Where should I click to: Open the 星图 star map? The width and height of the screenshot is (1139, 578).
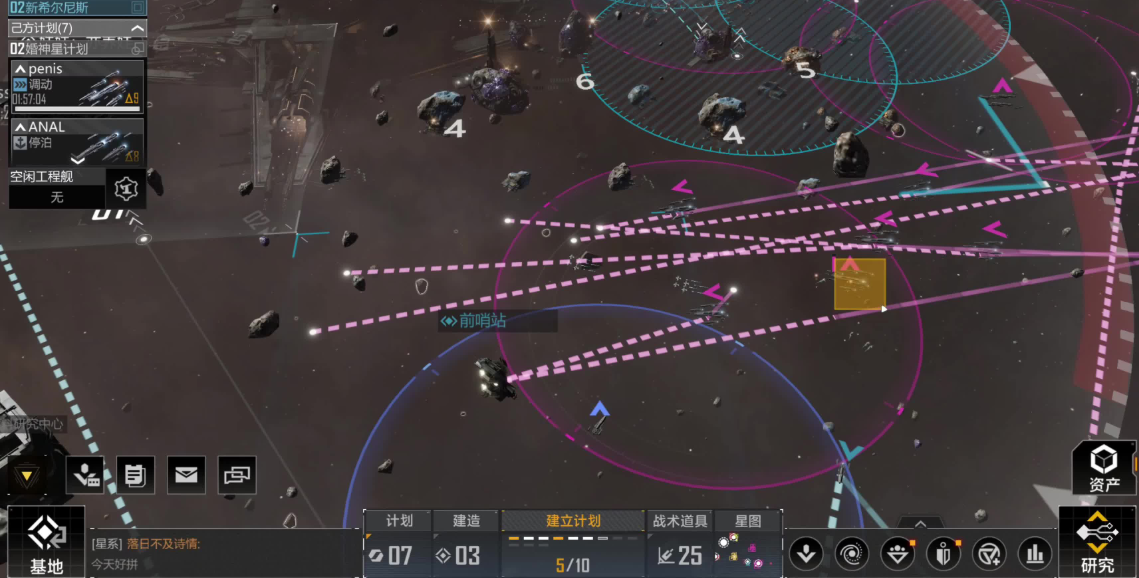(x=748, y=546)
